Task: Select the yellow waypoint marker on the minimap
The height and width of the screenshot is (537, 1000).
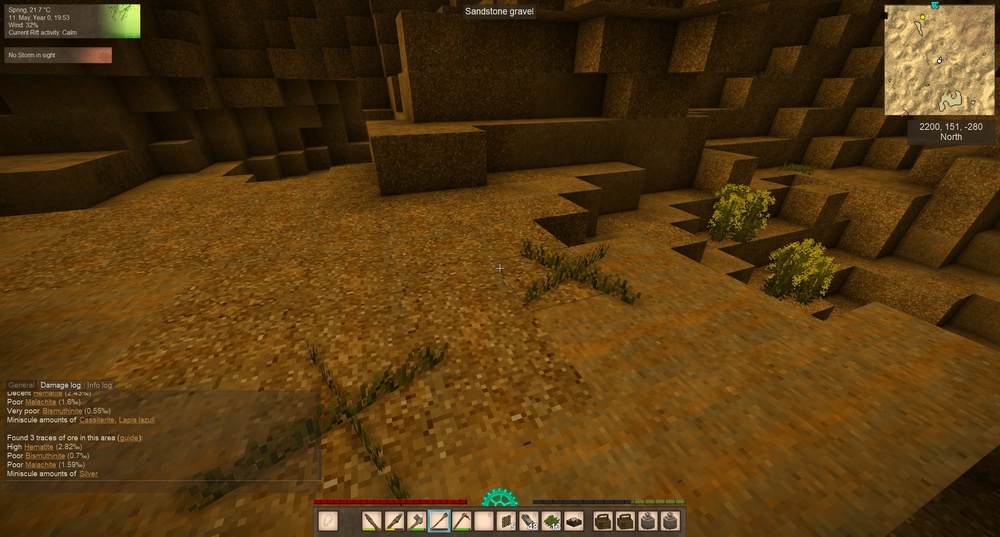Action: [x=922, y=19]
